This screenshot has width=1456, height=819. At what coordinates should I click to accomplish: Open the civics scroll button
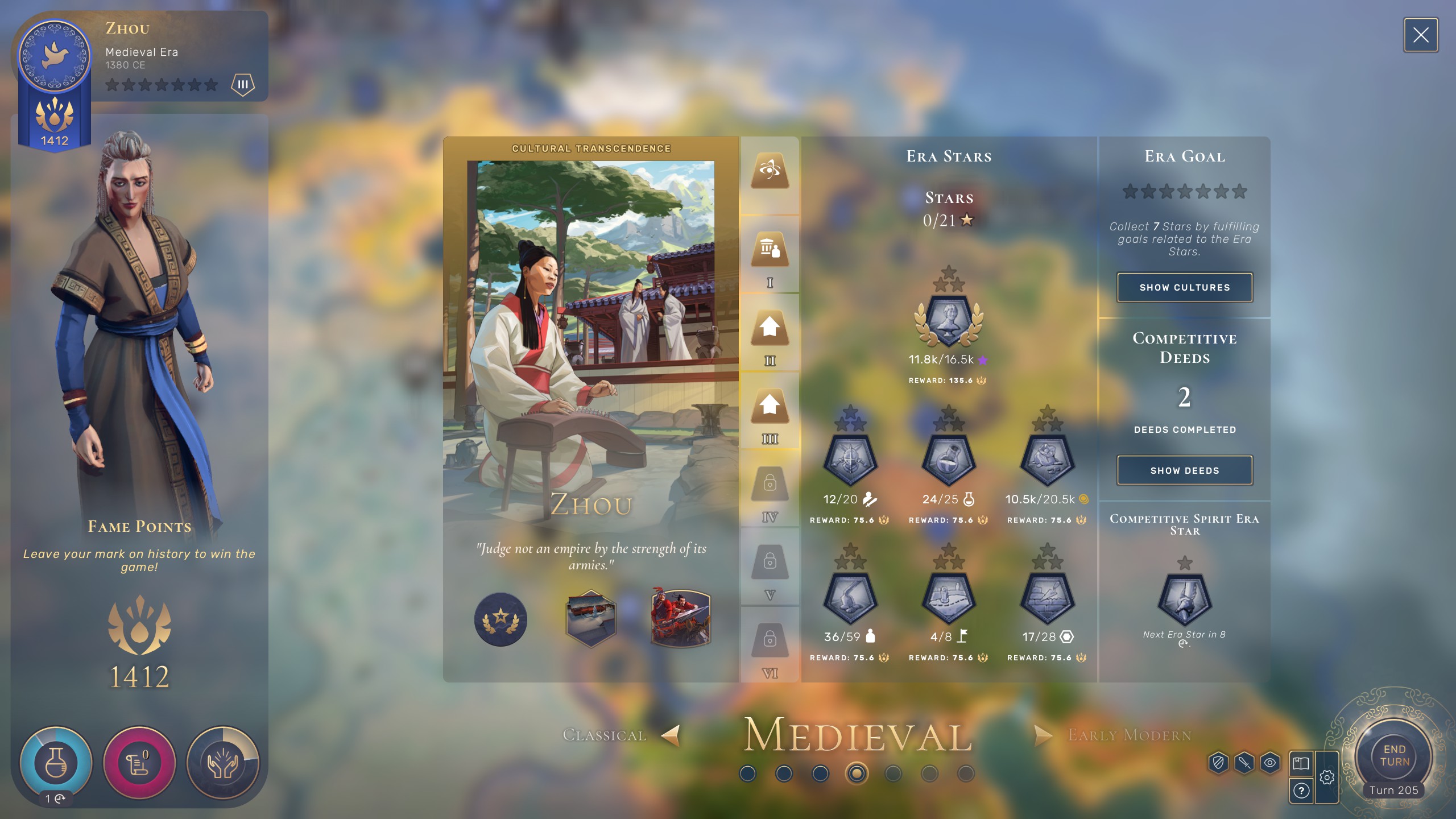pyautogui.click(x=139, y=762)
